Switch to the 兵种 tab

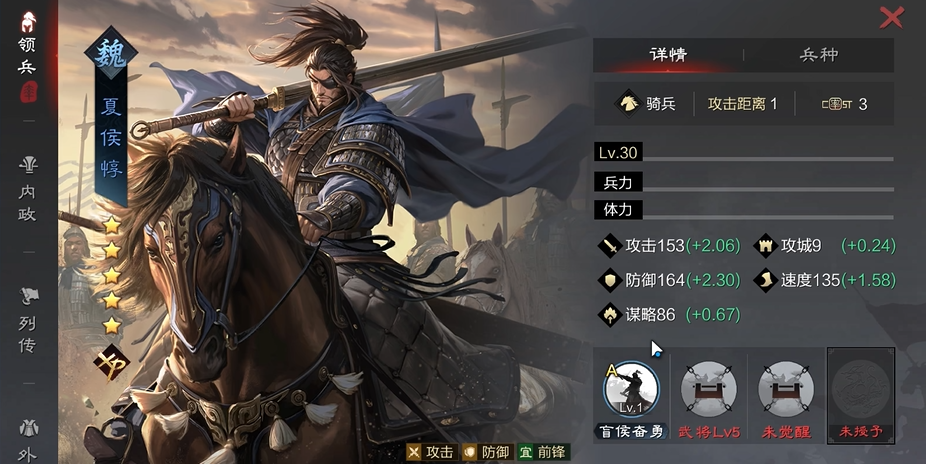coord(819,55)
